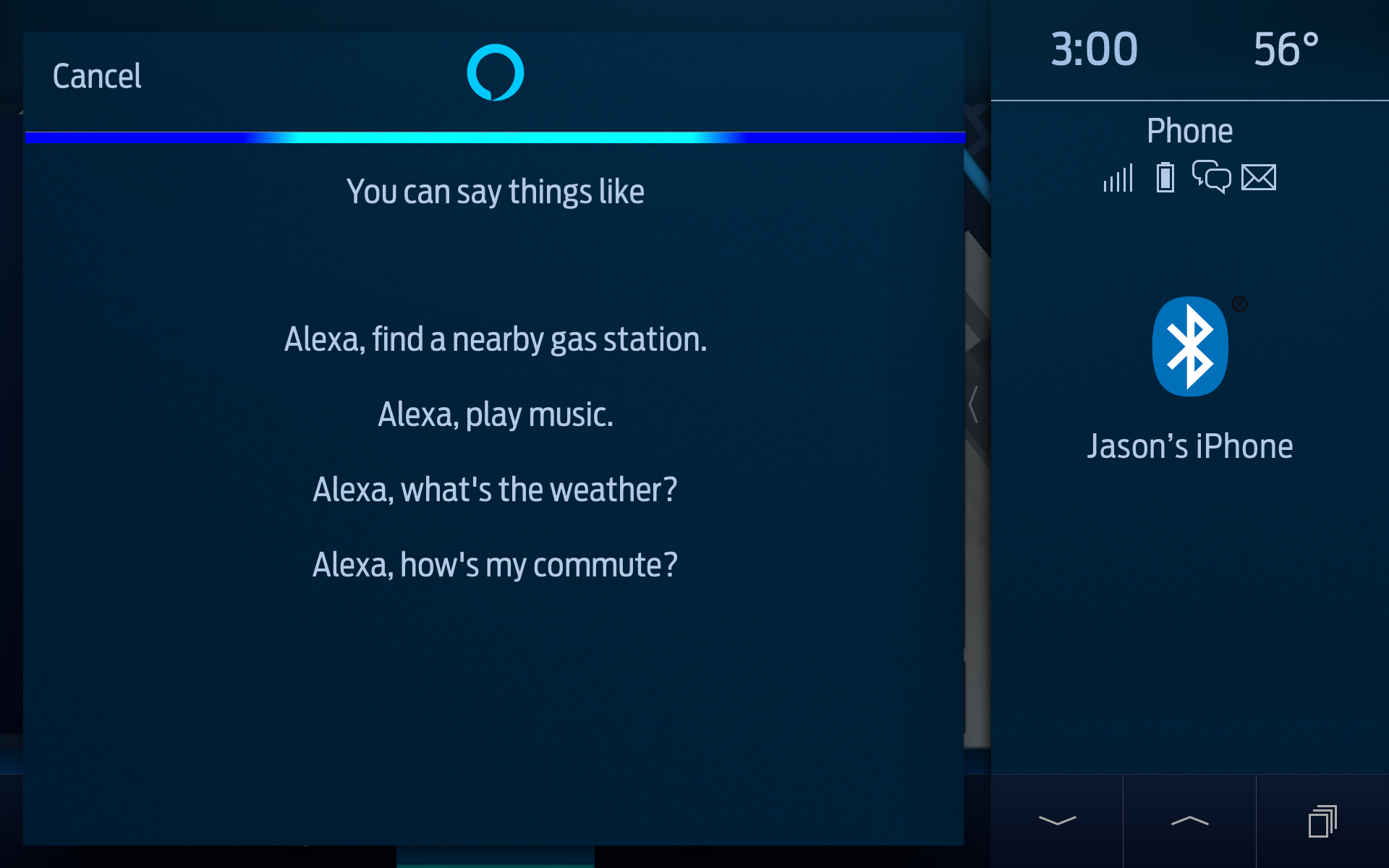Select the gas station suggestion phrase
This screenshot has height=868, width=1389.
tap(494, 340)
